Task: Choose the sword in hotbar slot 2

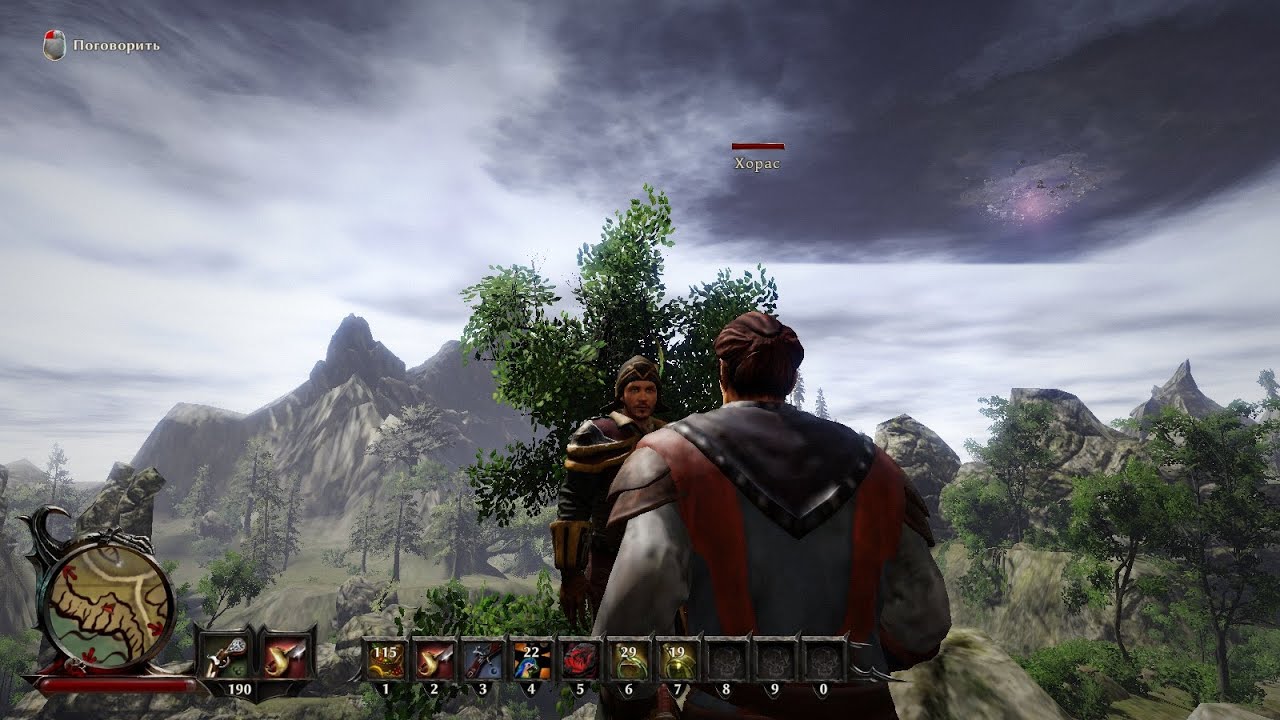Action: coord(434,660)
